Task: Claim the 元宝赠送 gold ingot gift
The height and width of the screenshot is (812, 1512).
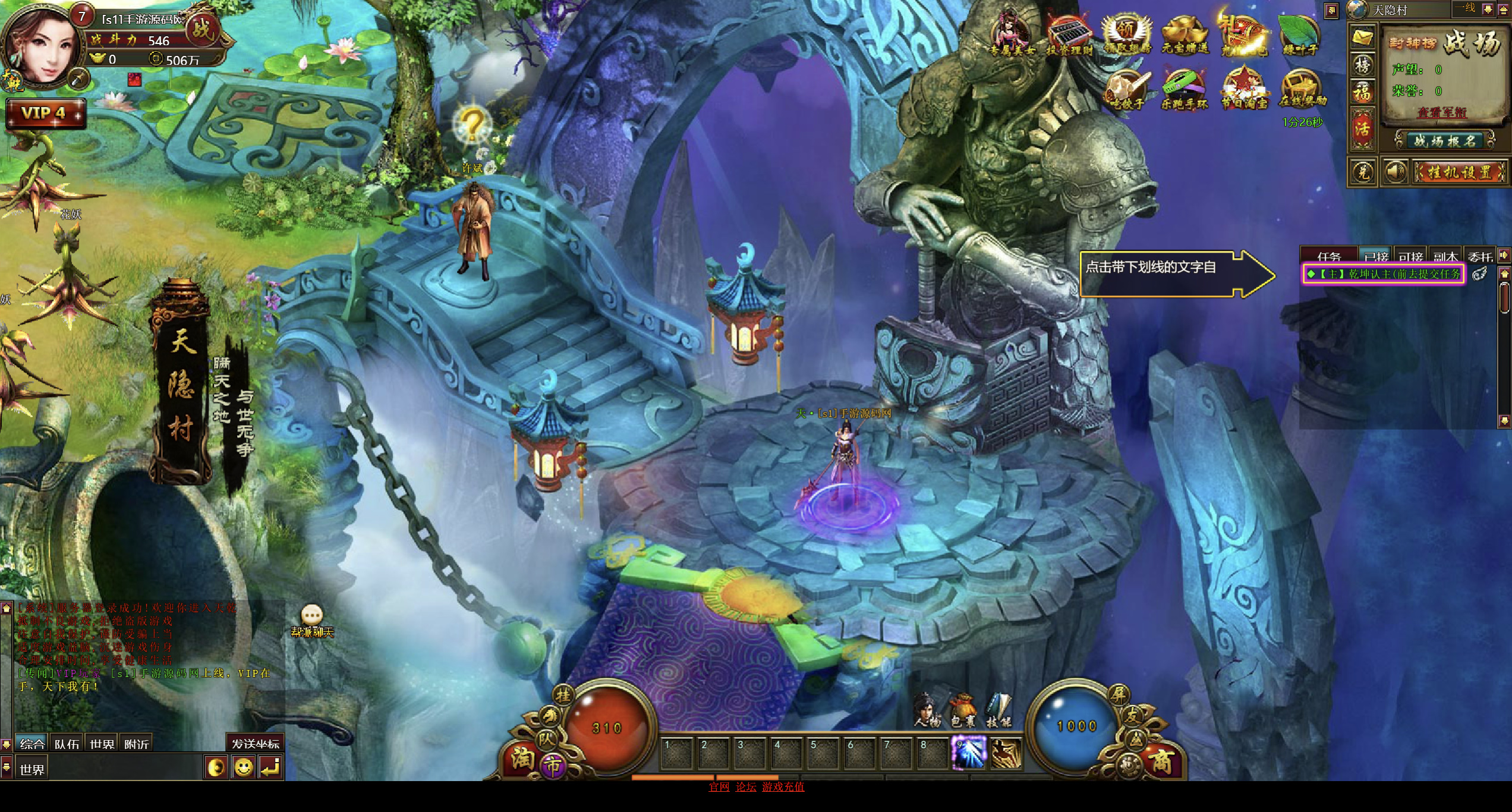Action: (x=1185, y=36)
